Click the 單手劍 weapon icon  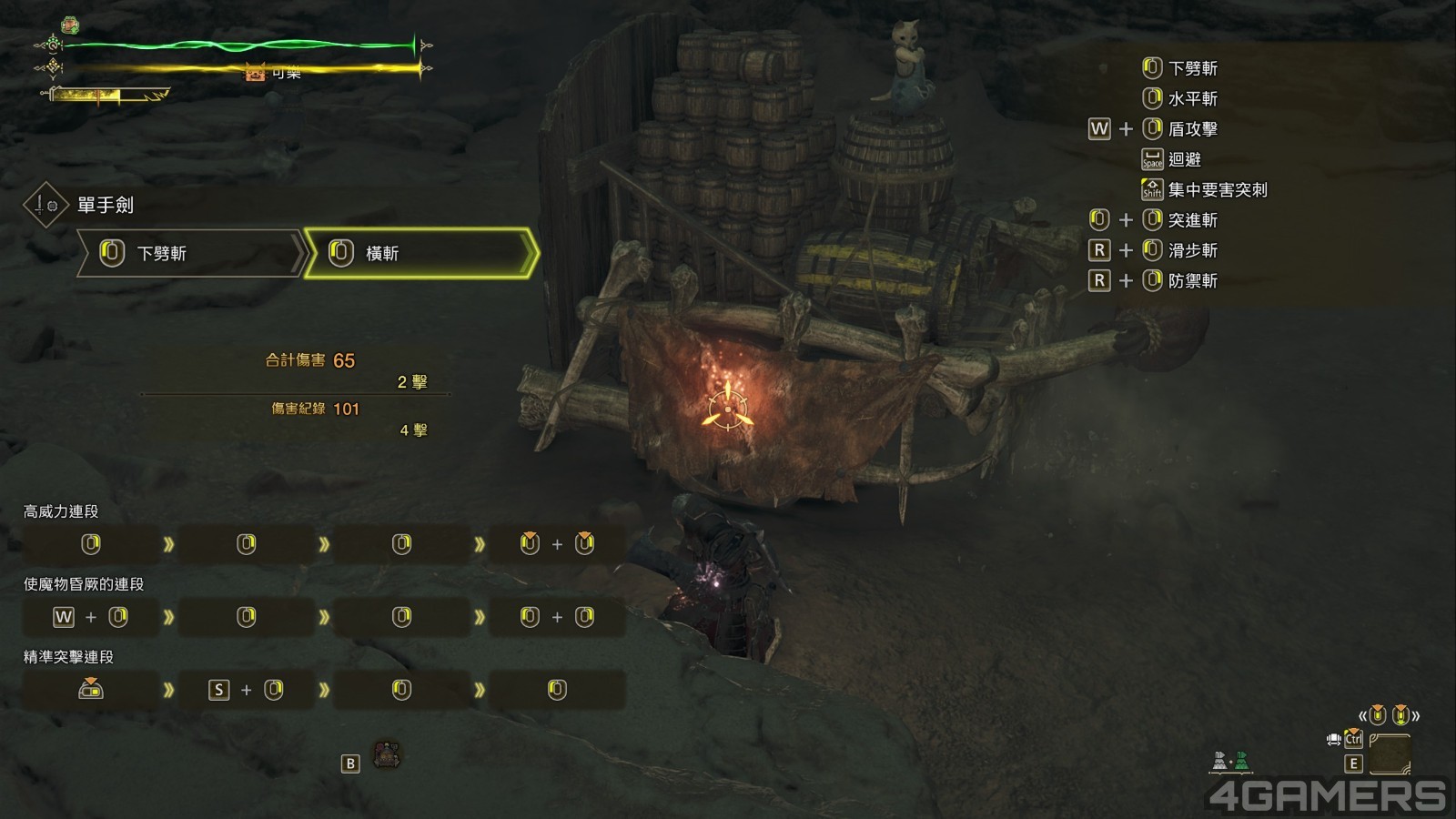45,206
